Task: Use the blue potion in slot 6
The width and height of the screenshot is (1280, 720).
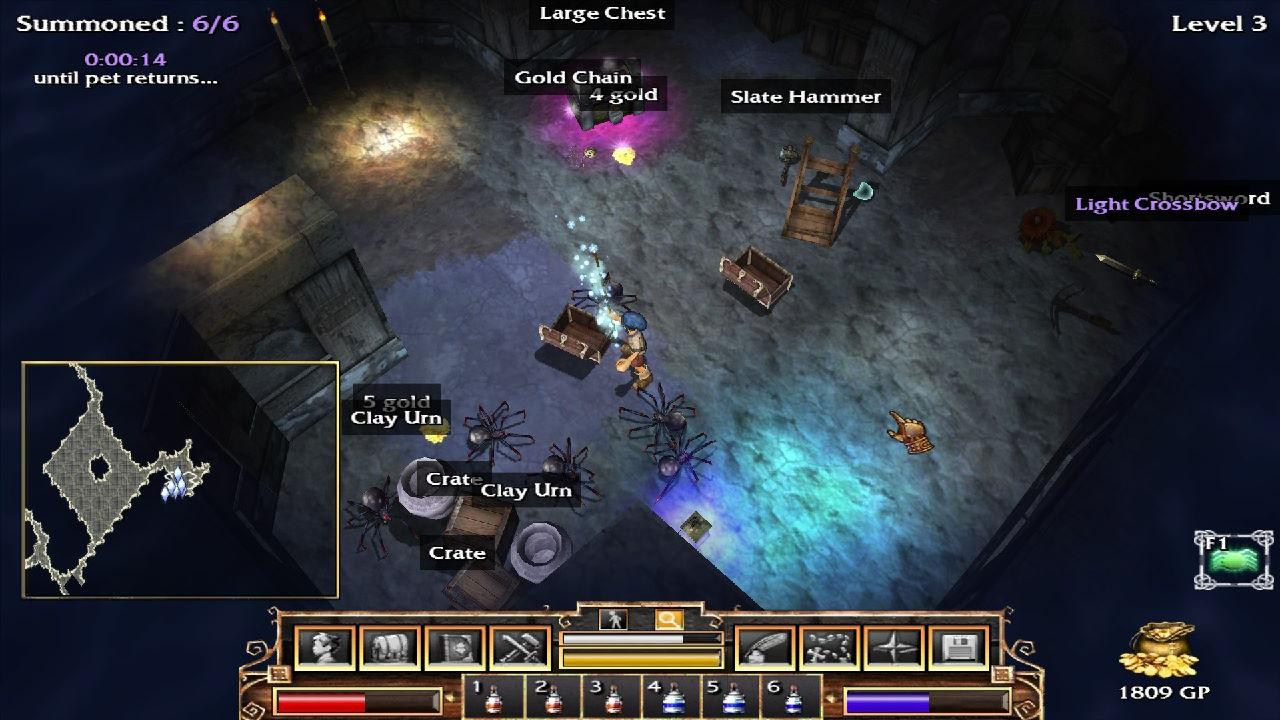Action: (792, 697)
